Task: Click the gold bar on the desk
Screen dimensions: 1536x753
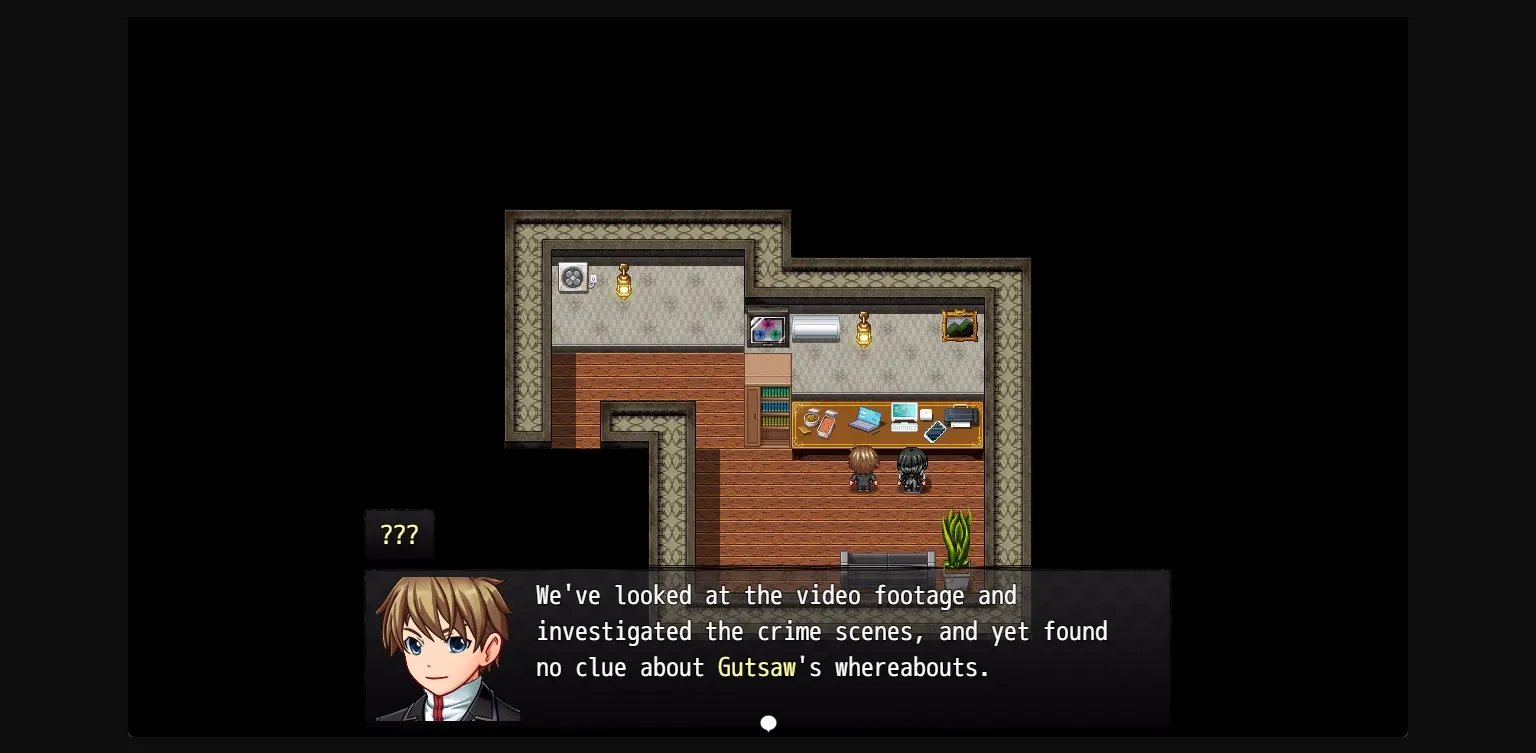Action: pos(804,430)
